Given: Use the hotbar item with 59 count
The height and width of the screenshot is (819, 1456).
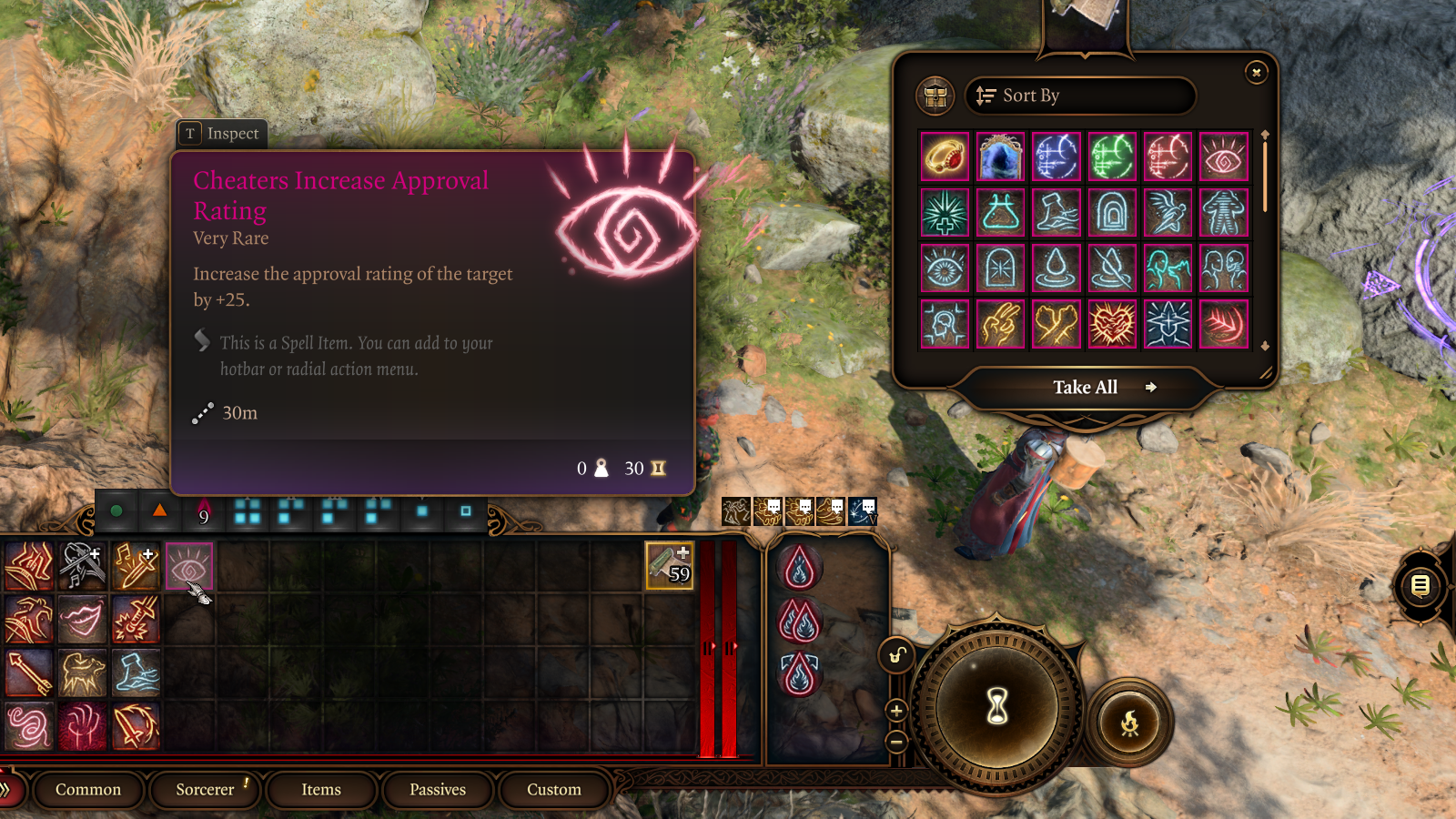Looking at the screenshot, I should tap(670, 566).
